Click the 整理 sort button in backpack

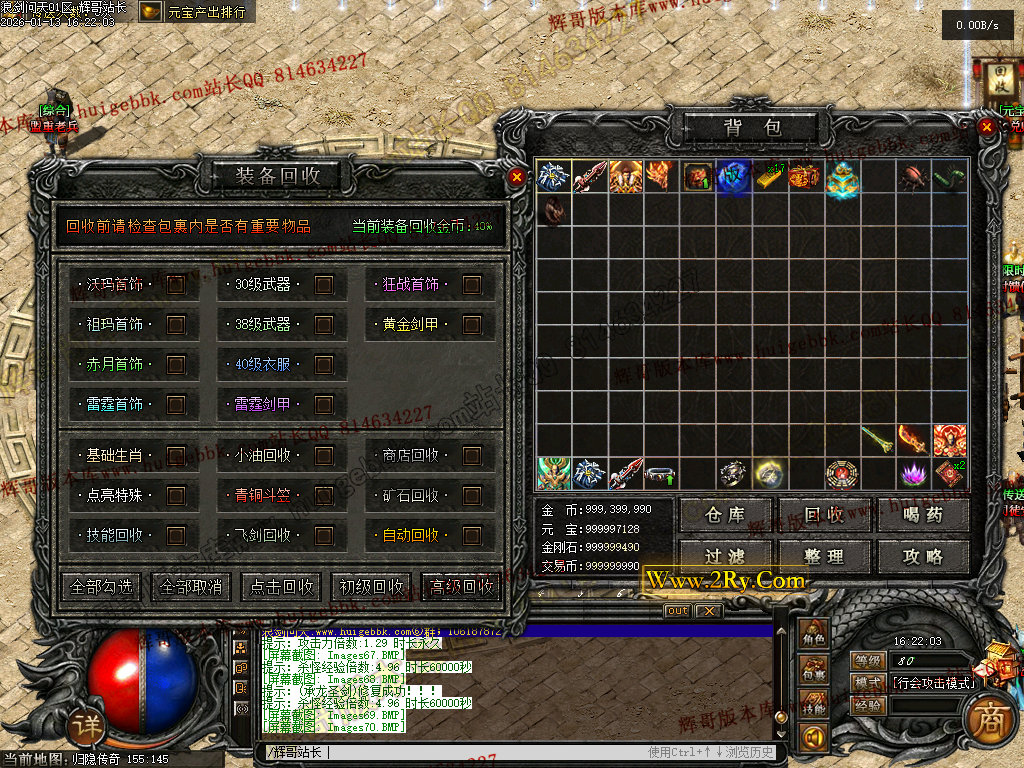pos(824,556)
